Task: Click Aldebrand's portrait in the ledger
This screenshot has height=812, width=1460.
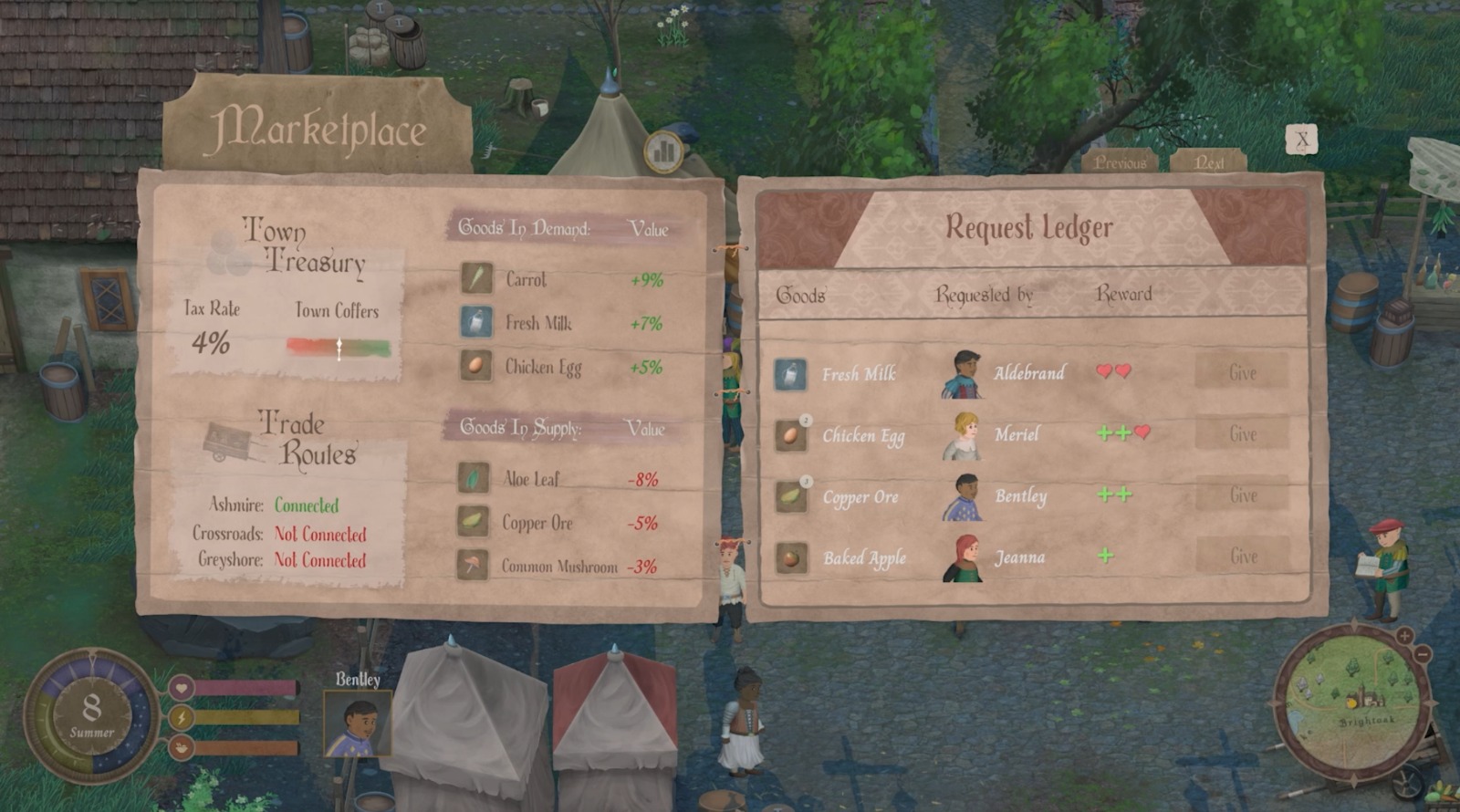Action: (x=962, y=373)
